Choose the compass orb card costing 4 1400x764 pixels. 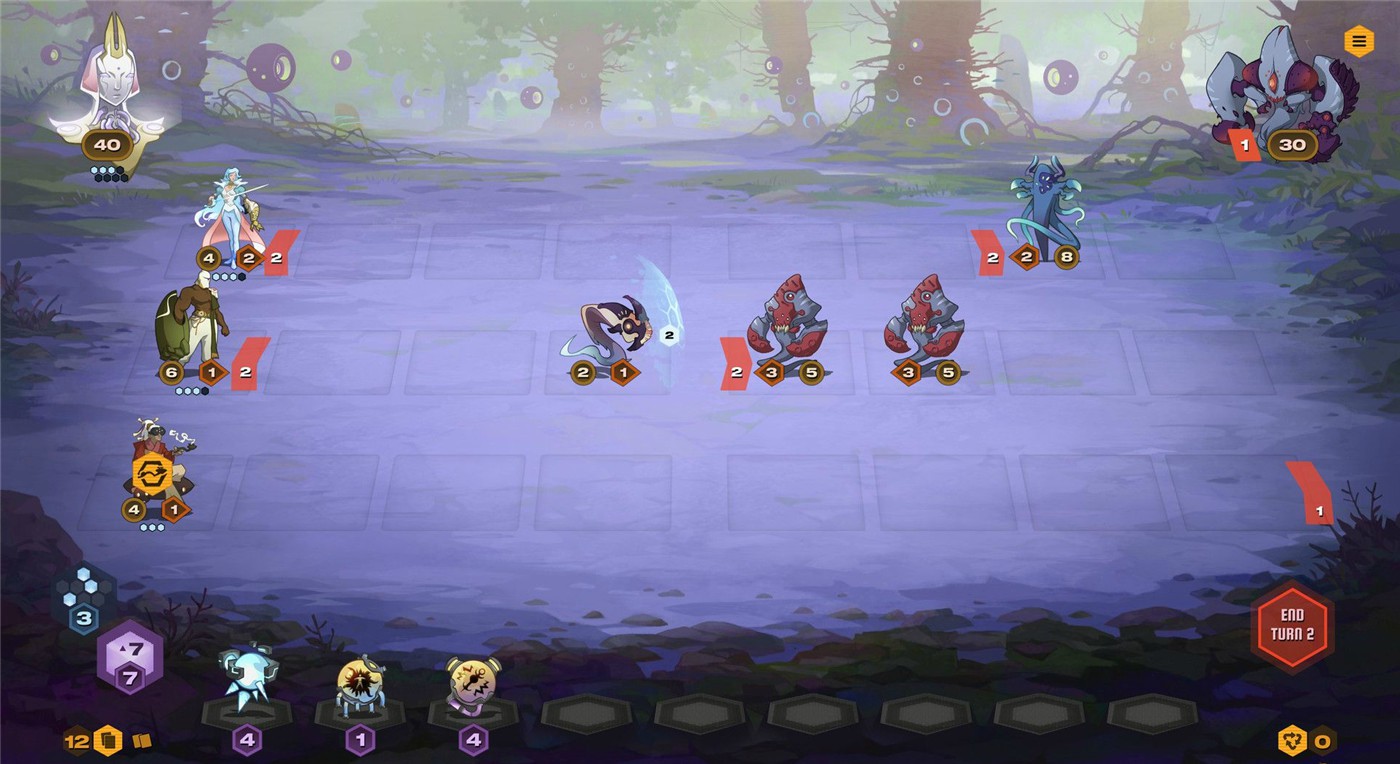[x=472, y=685]
